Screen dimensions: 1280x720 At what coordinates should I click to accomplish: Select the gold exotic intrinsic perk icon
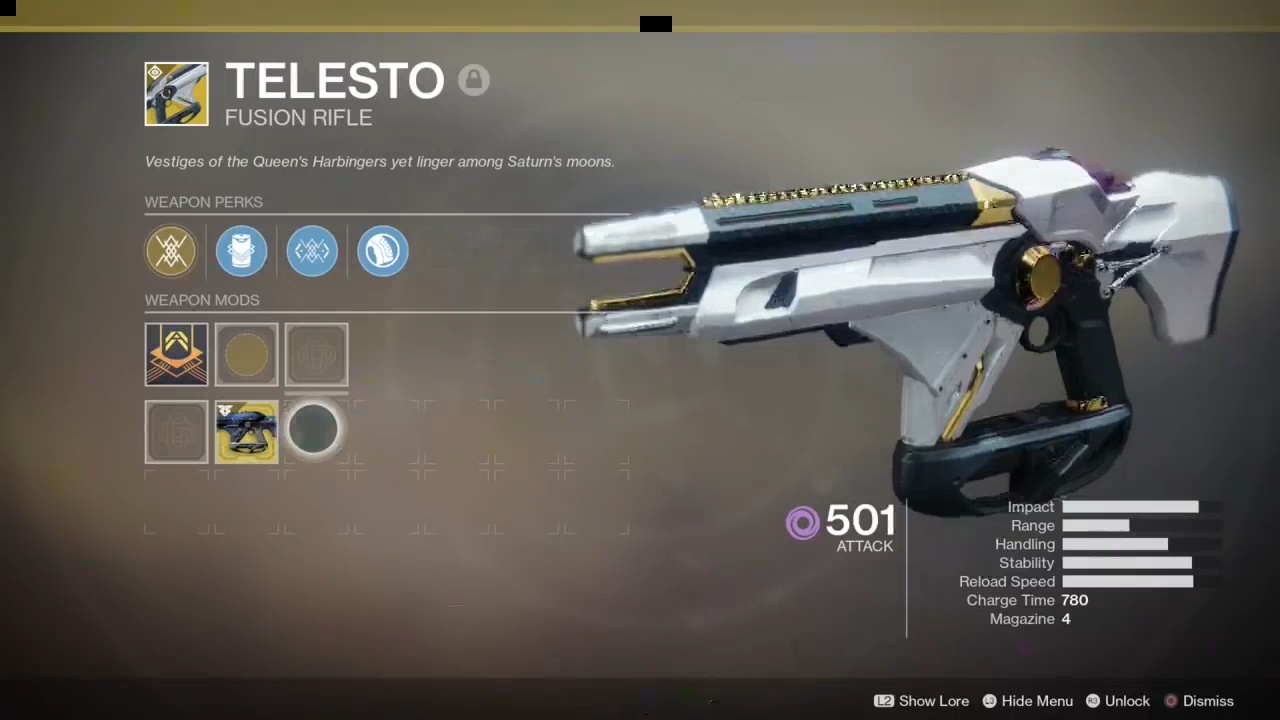(x=171, y=250)
